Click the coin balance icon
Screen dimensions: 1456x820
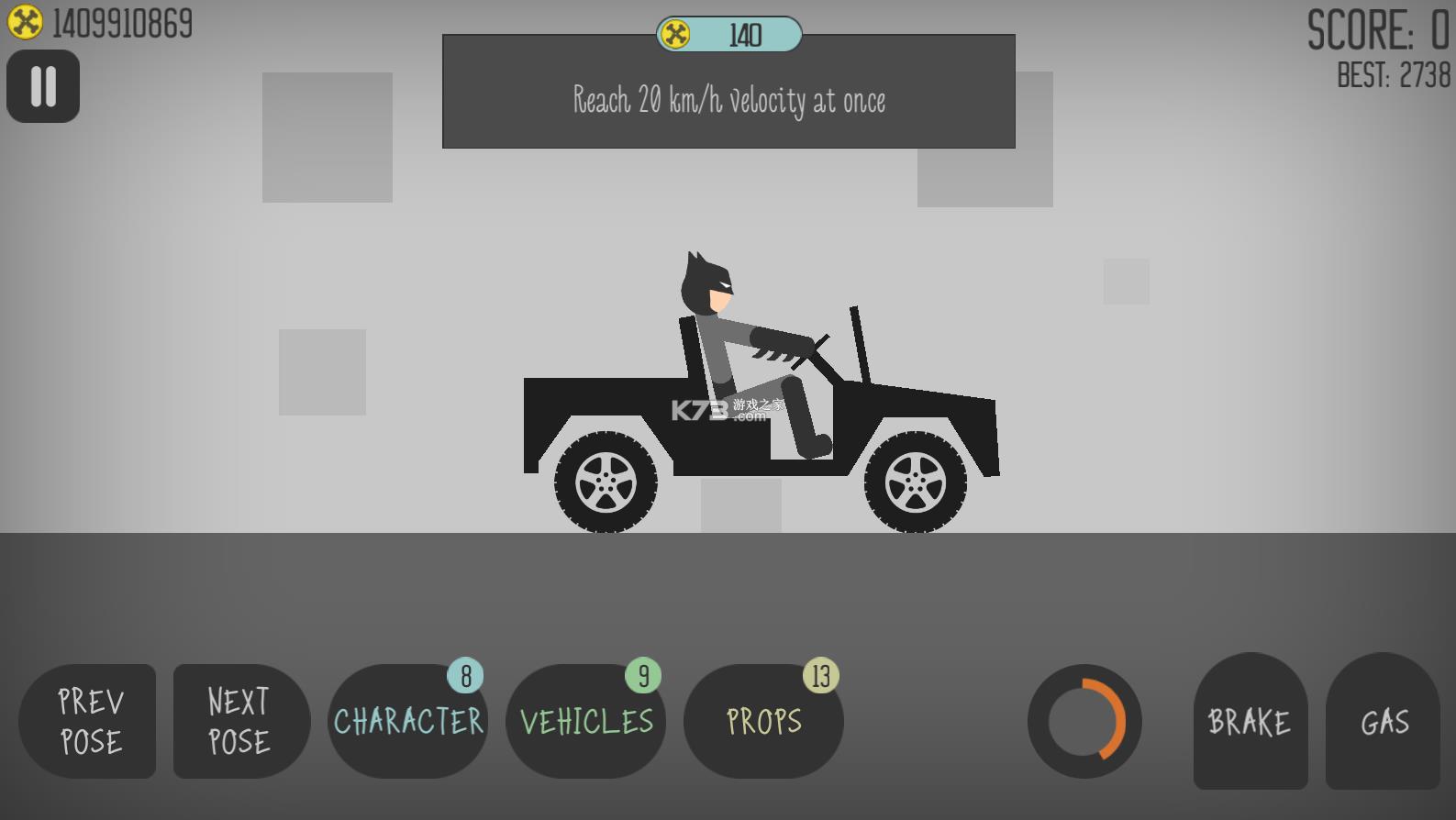coord(25,22)
